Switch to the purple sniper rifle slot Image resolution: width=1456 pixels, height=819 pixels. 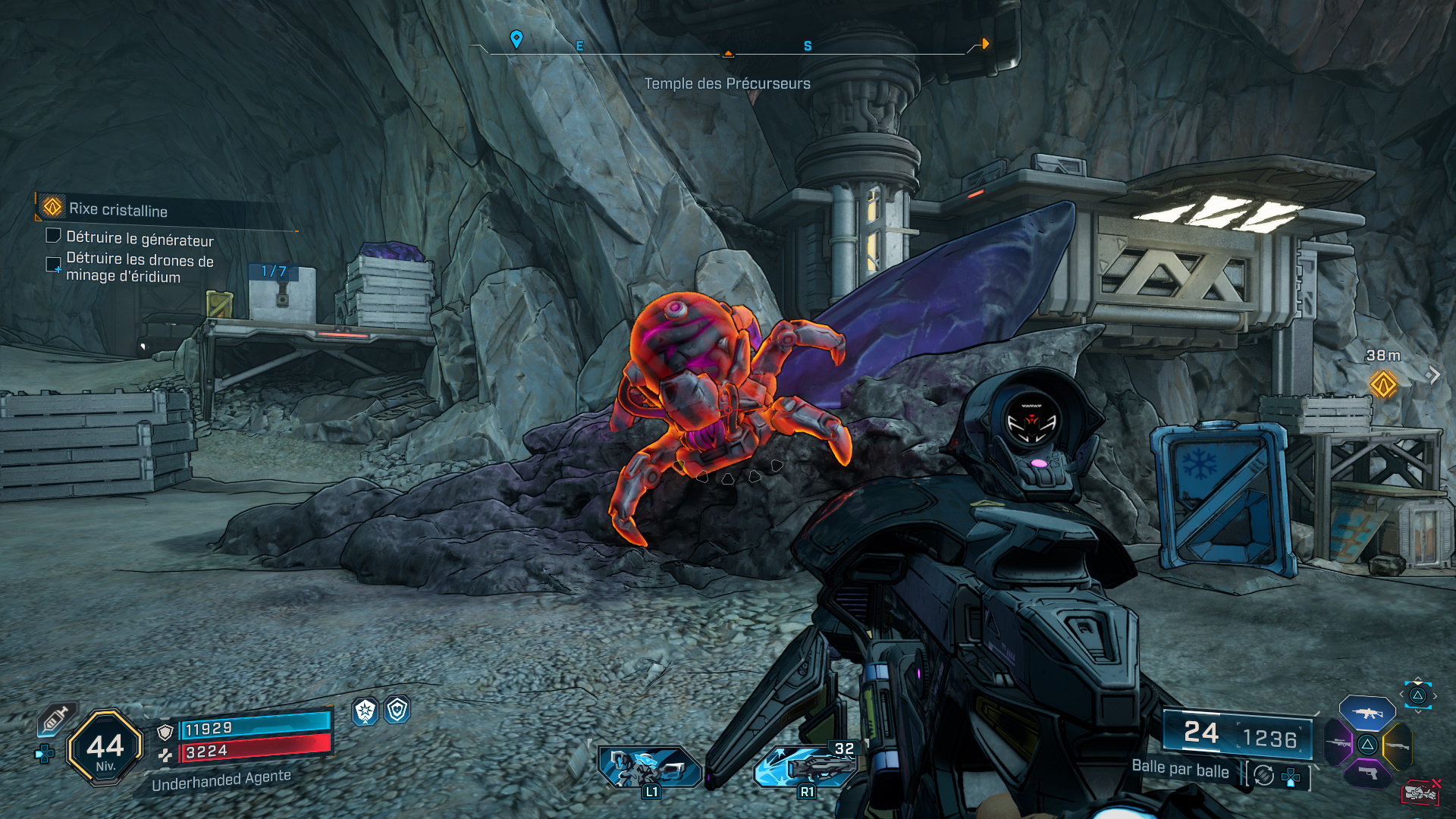(x=1338, y=742)
